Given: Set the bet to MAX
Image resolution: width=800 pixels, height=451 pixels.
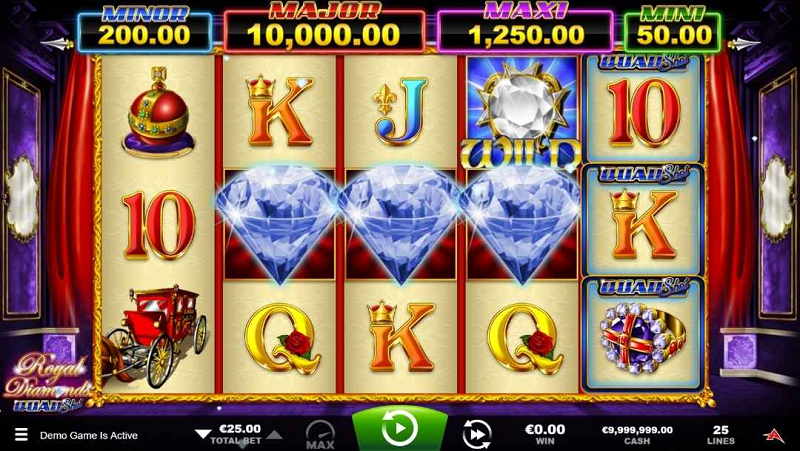Looking at the screenshot, I should coord(320,433).
